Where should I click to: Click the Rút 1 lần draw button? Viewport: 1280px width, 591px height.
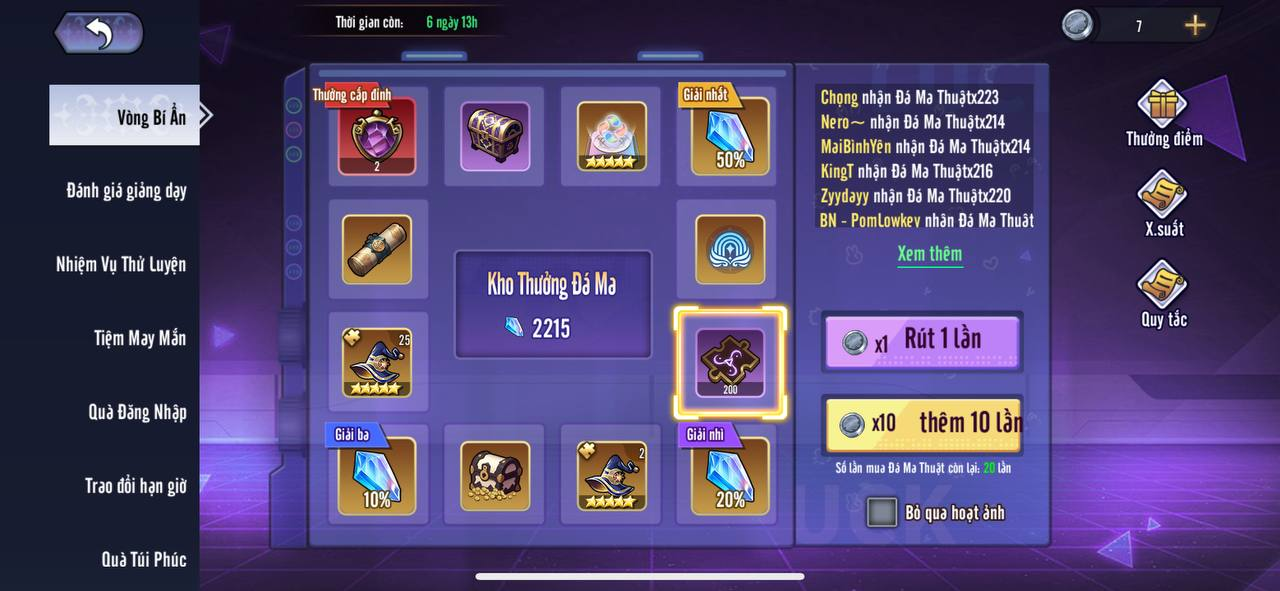click(921, 341)
